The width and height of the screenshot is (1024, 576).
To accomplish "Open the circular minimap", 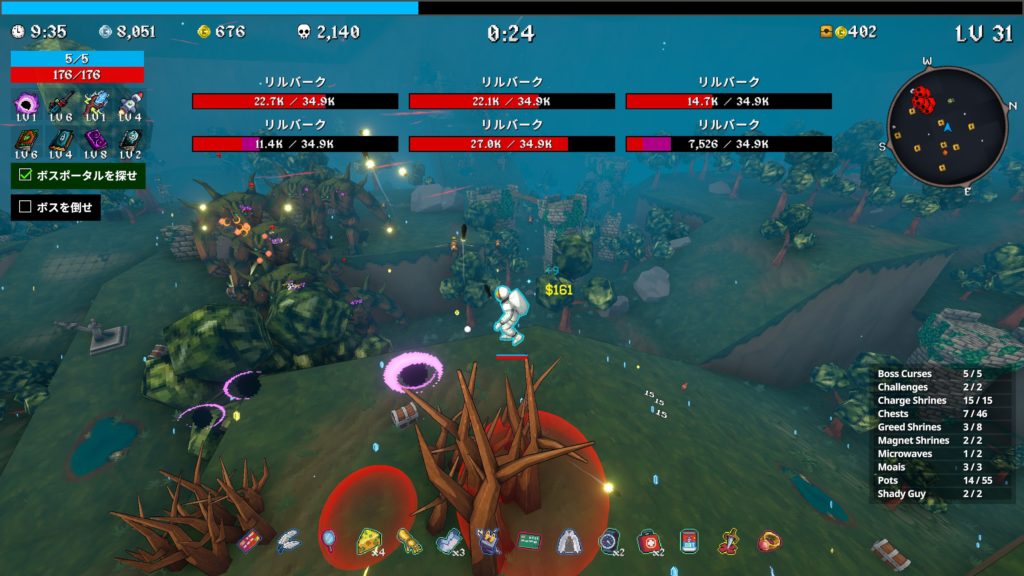I will tap(946, 126).
